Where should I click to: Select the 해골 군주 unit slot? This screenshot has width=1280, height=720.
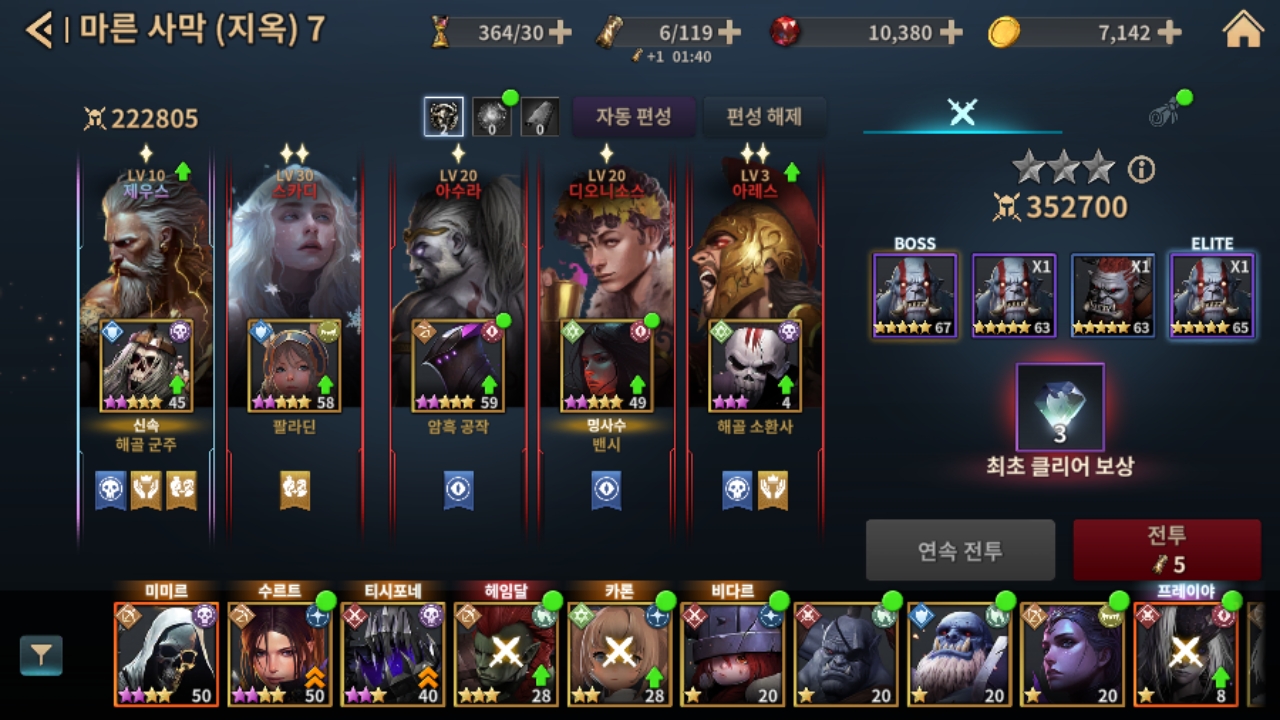pos(146,366)
